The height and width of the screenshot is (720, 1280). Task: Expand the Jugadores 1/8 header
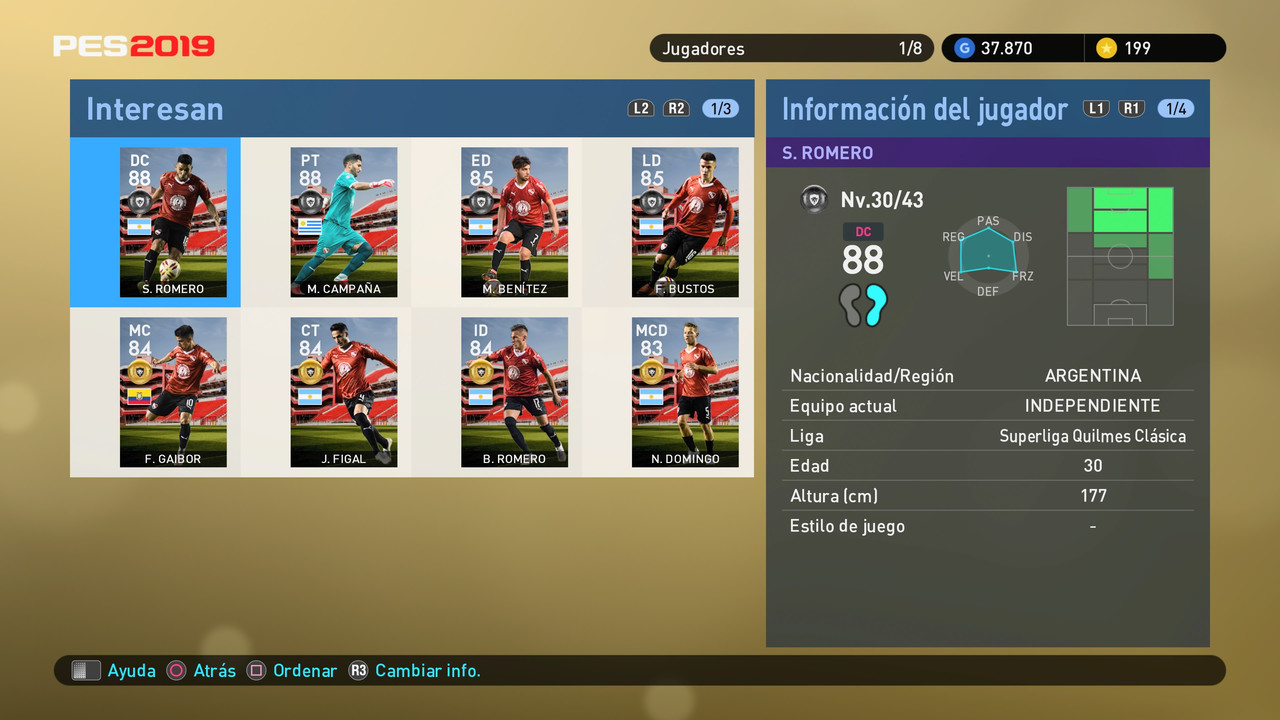point(791,47)
